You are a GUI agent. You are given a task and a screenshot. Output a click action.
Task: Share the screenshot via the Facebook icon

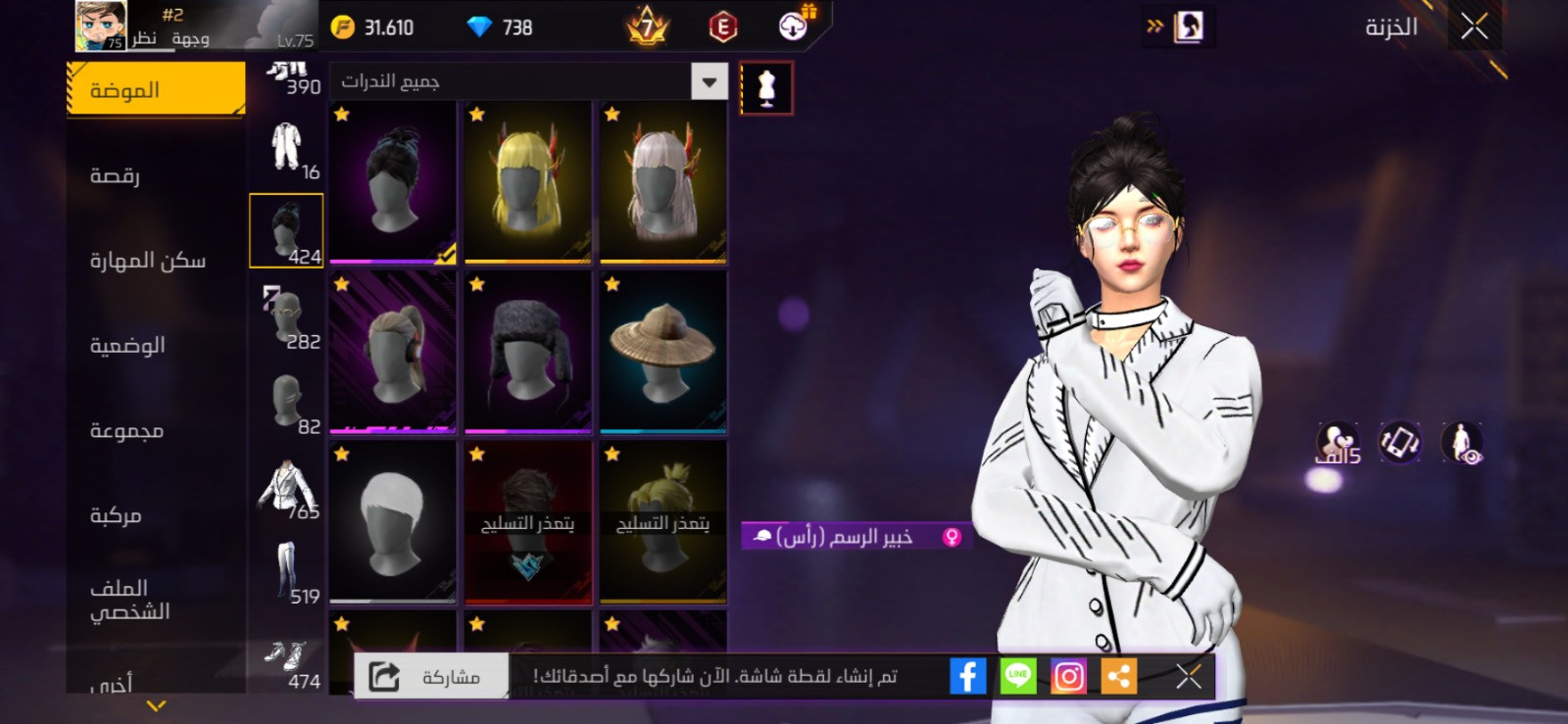[968, 674]
